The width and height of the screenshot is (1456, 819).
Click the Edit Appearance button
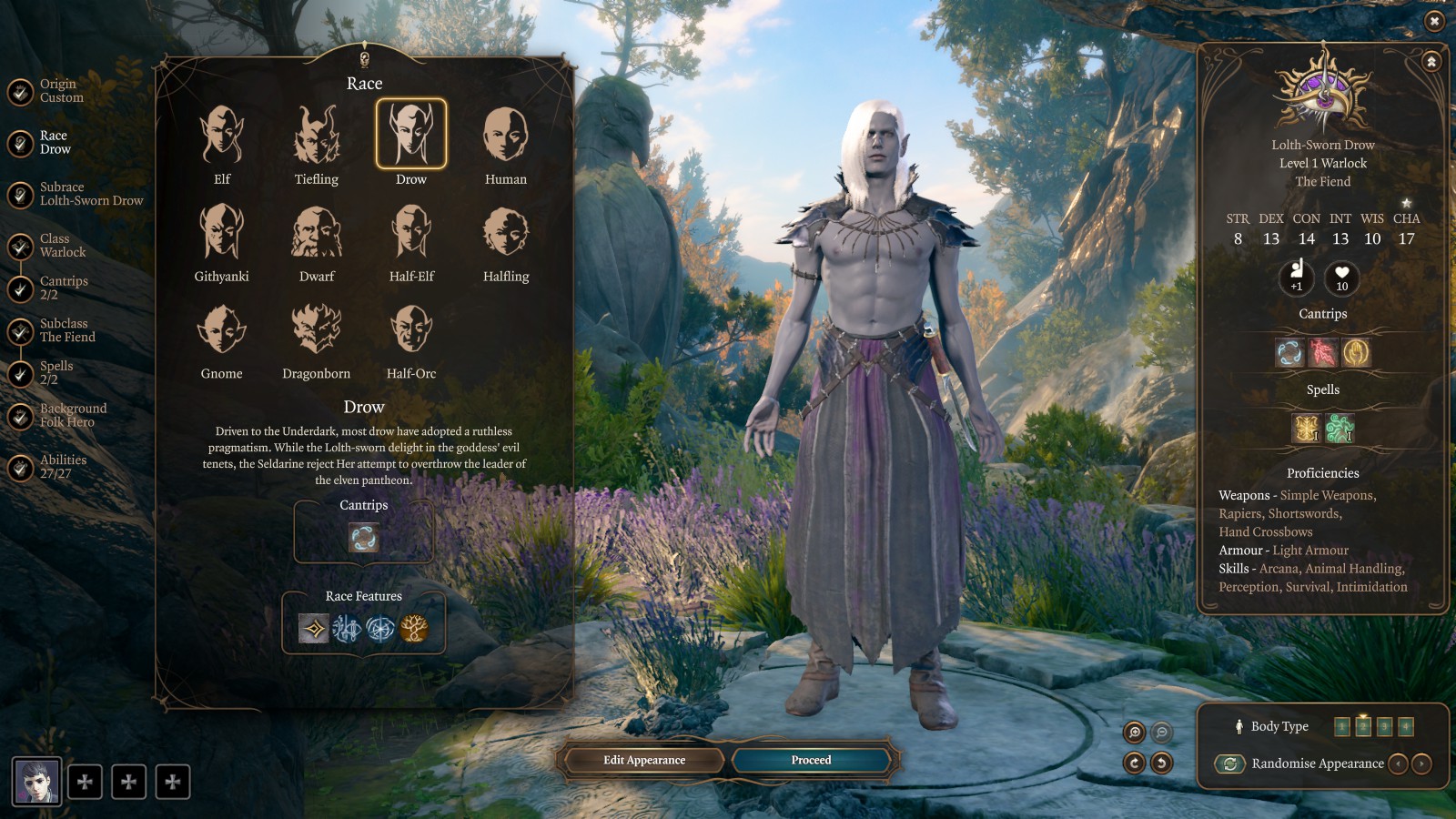643,760
